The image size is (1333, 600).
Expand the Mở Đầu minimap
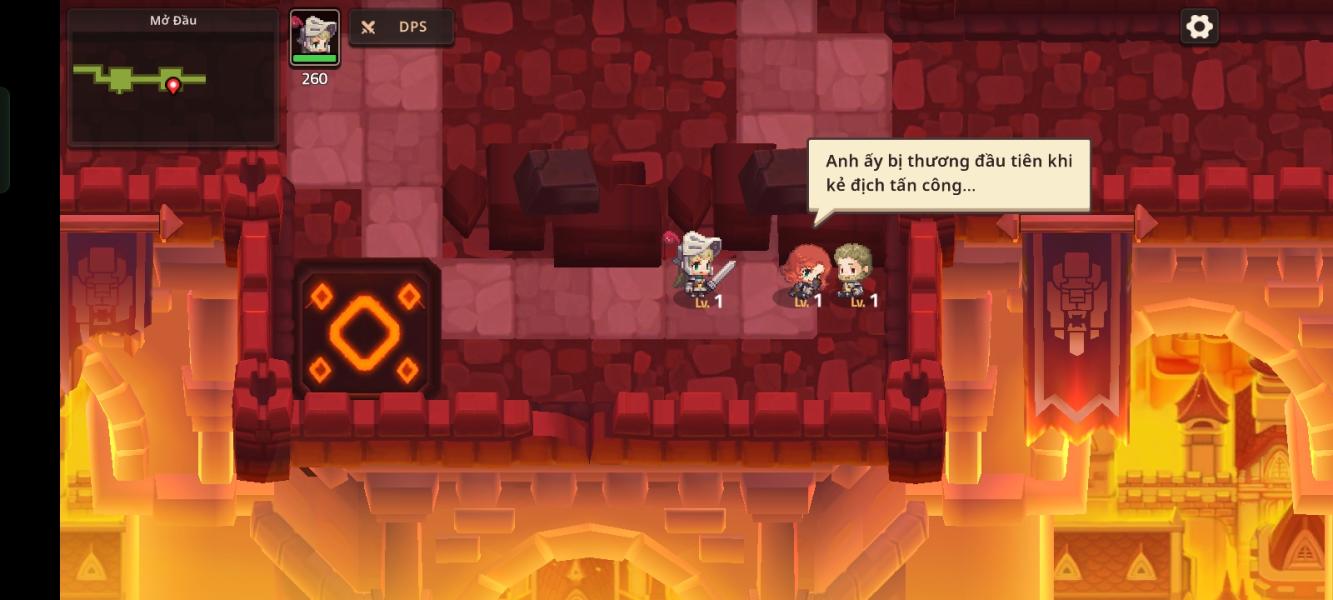pos(173,78)
